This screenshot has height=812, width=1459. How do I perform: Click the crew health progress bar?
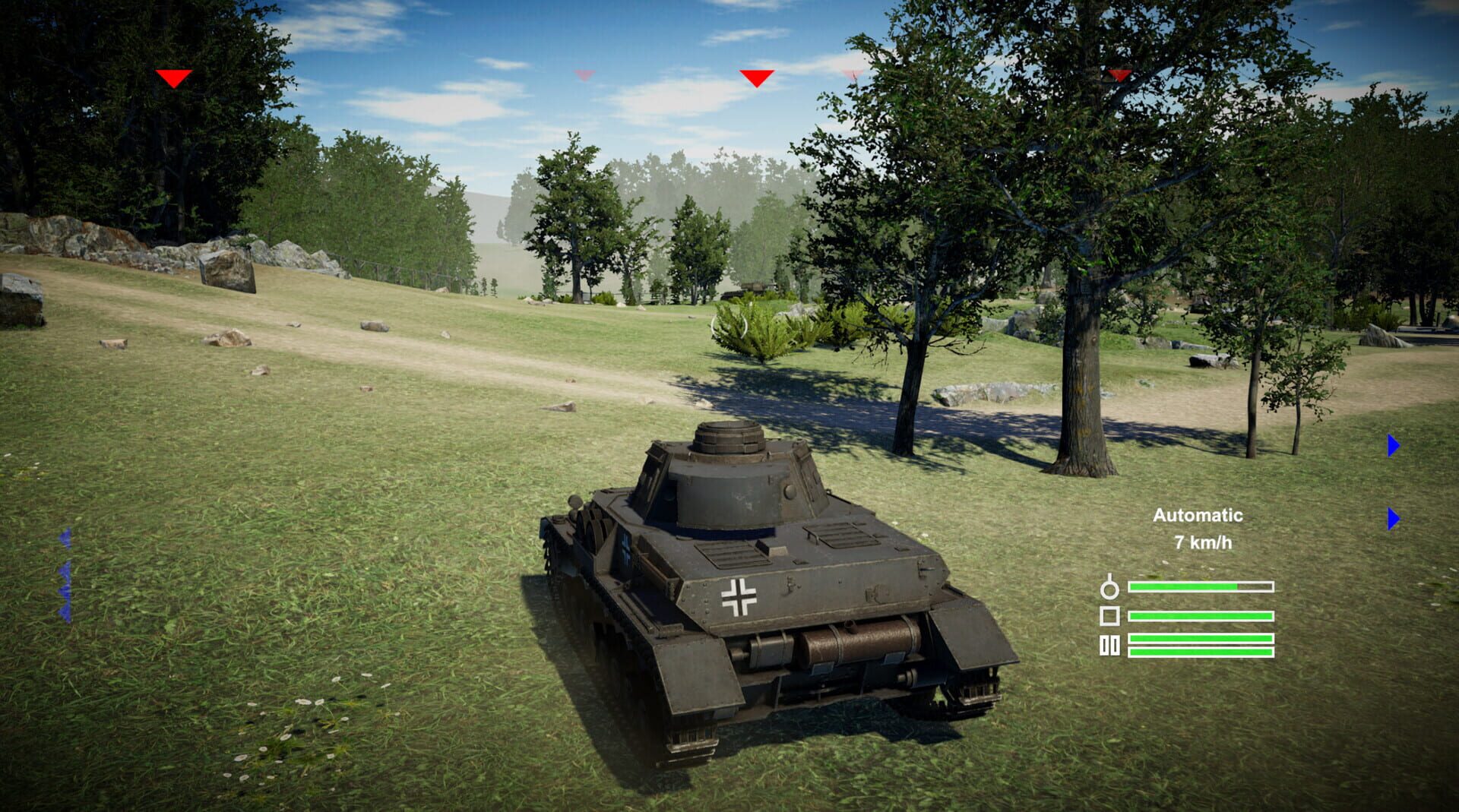(1201, 586)
